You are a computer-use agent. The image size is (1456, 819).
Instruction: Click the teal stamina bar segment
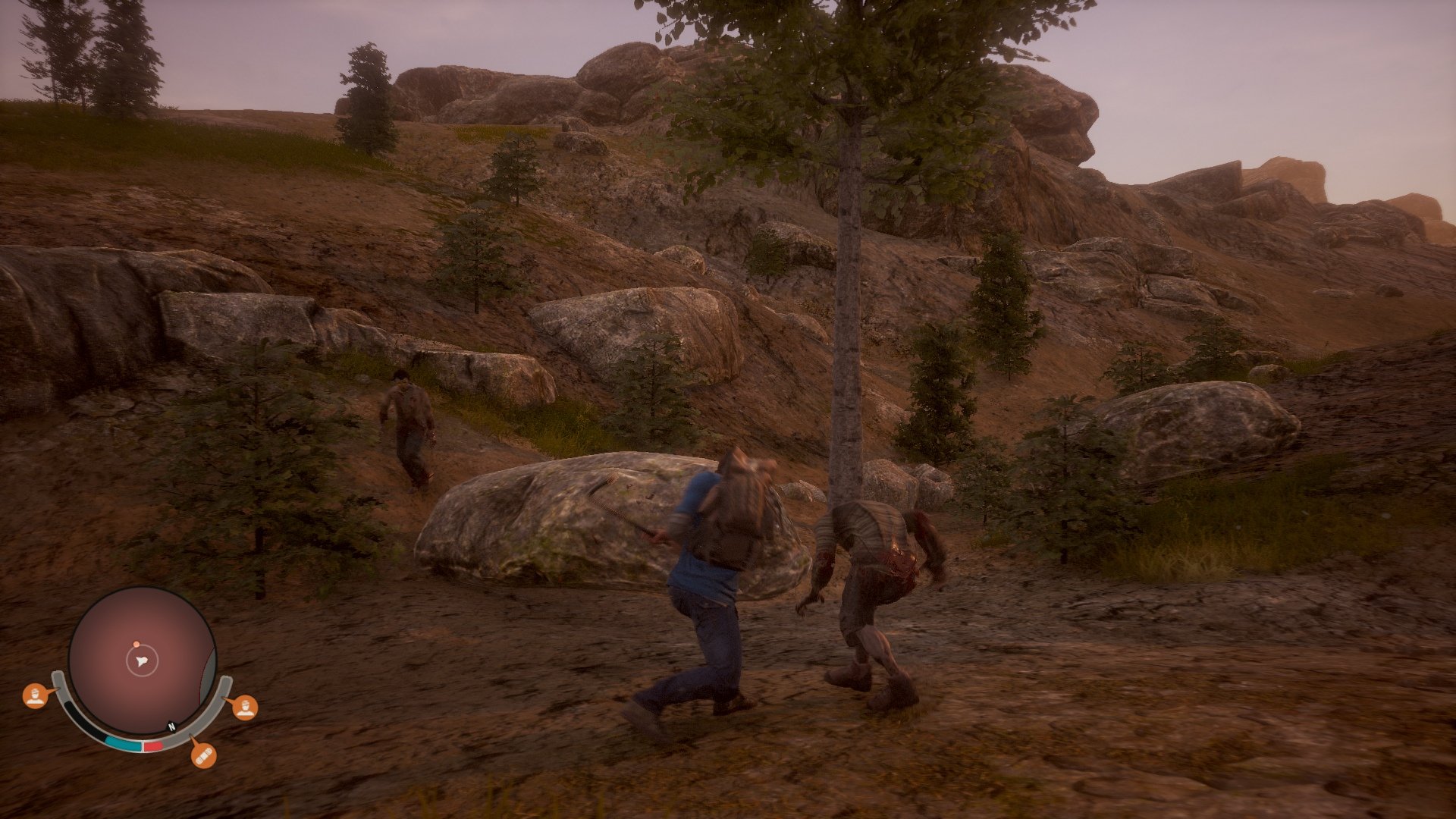(124, 743)
